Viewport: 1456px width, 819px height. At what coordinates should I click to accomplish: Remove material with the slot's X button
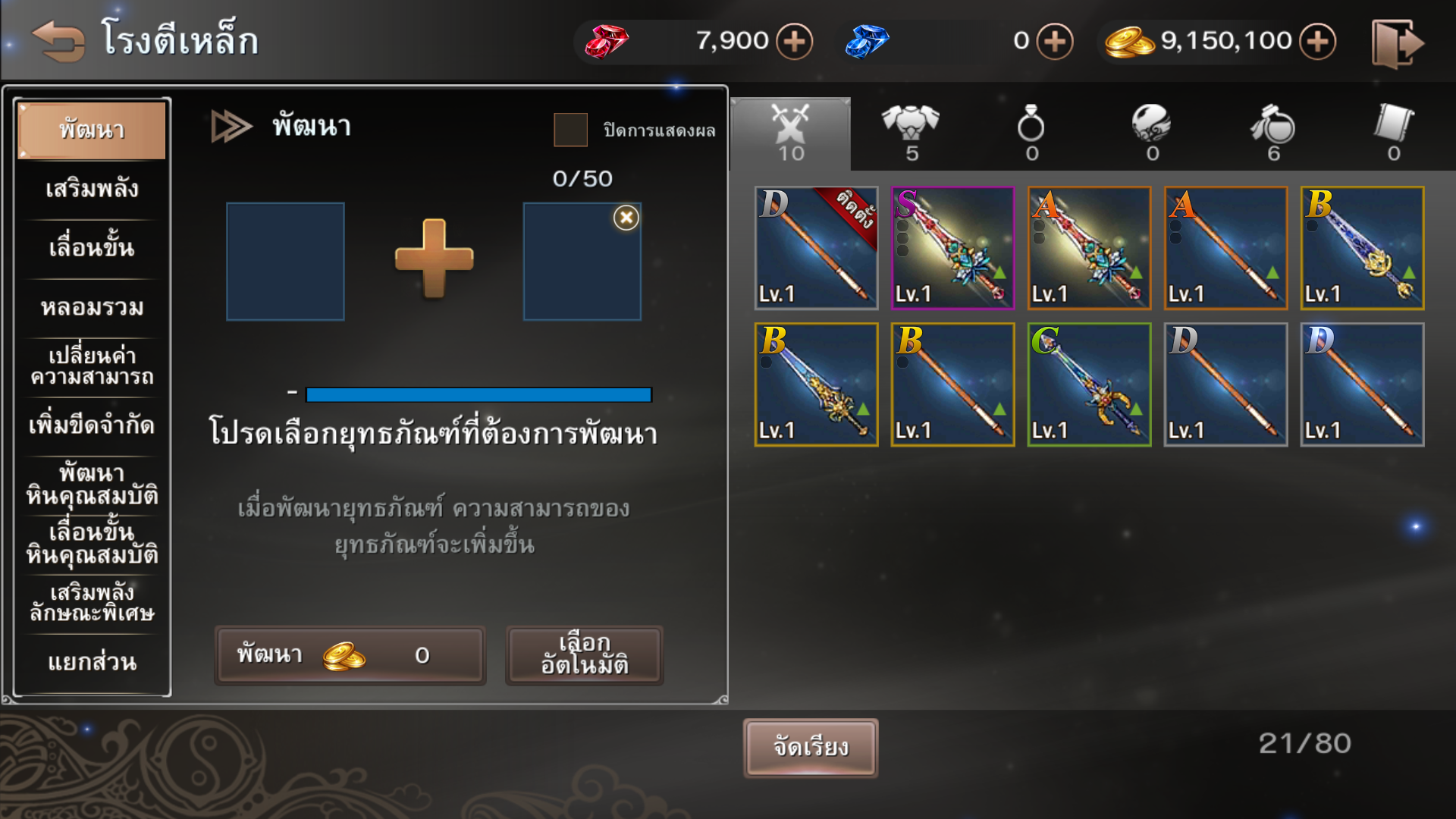coord(626,218)
